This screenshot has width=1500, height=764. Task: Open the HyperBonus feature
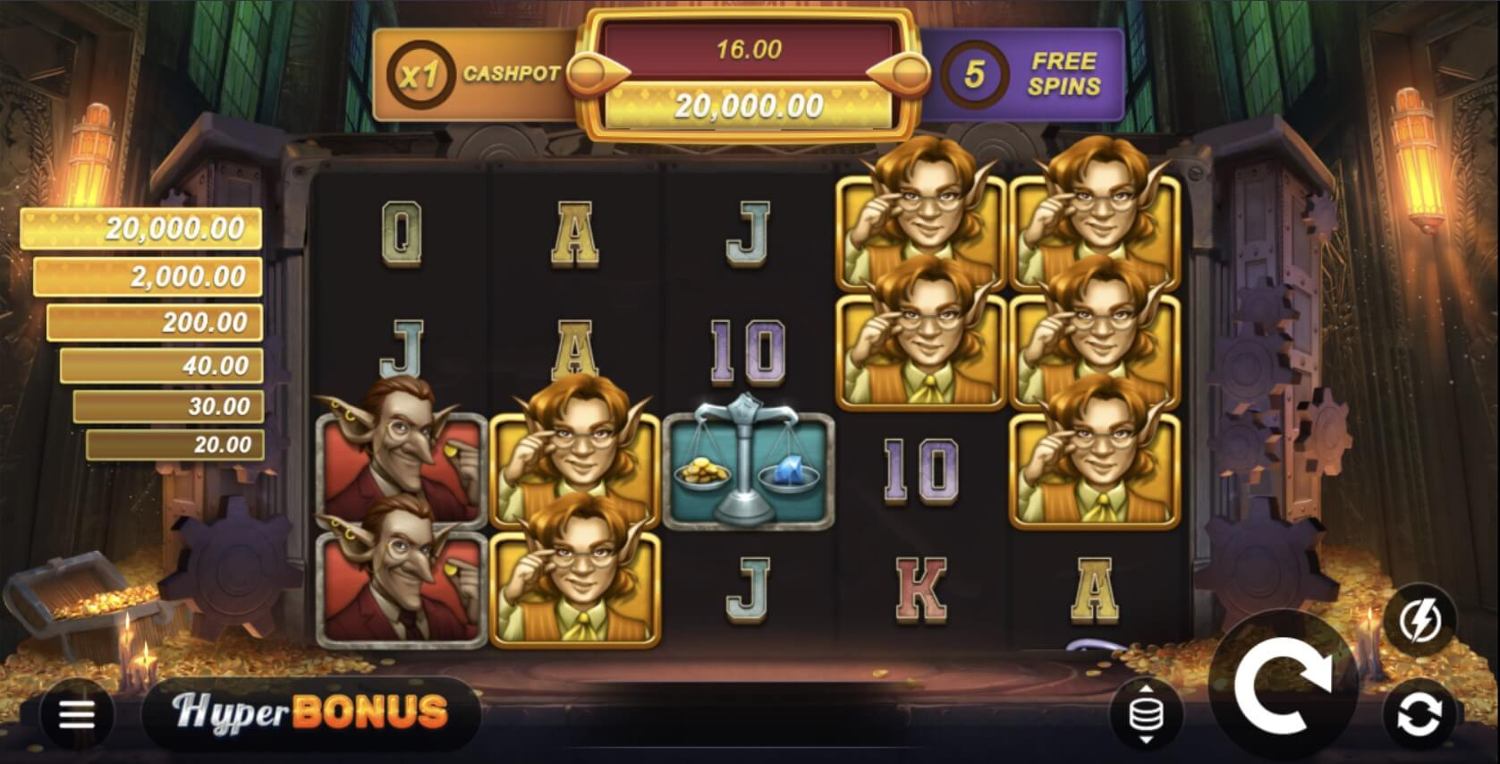[310, 713]
